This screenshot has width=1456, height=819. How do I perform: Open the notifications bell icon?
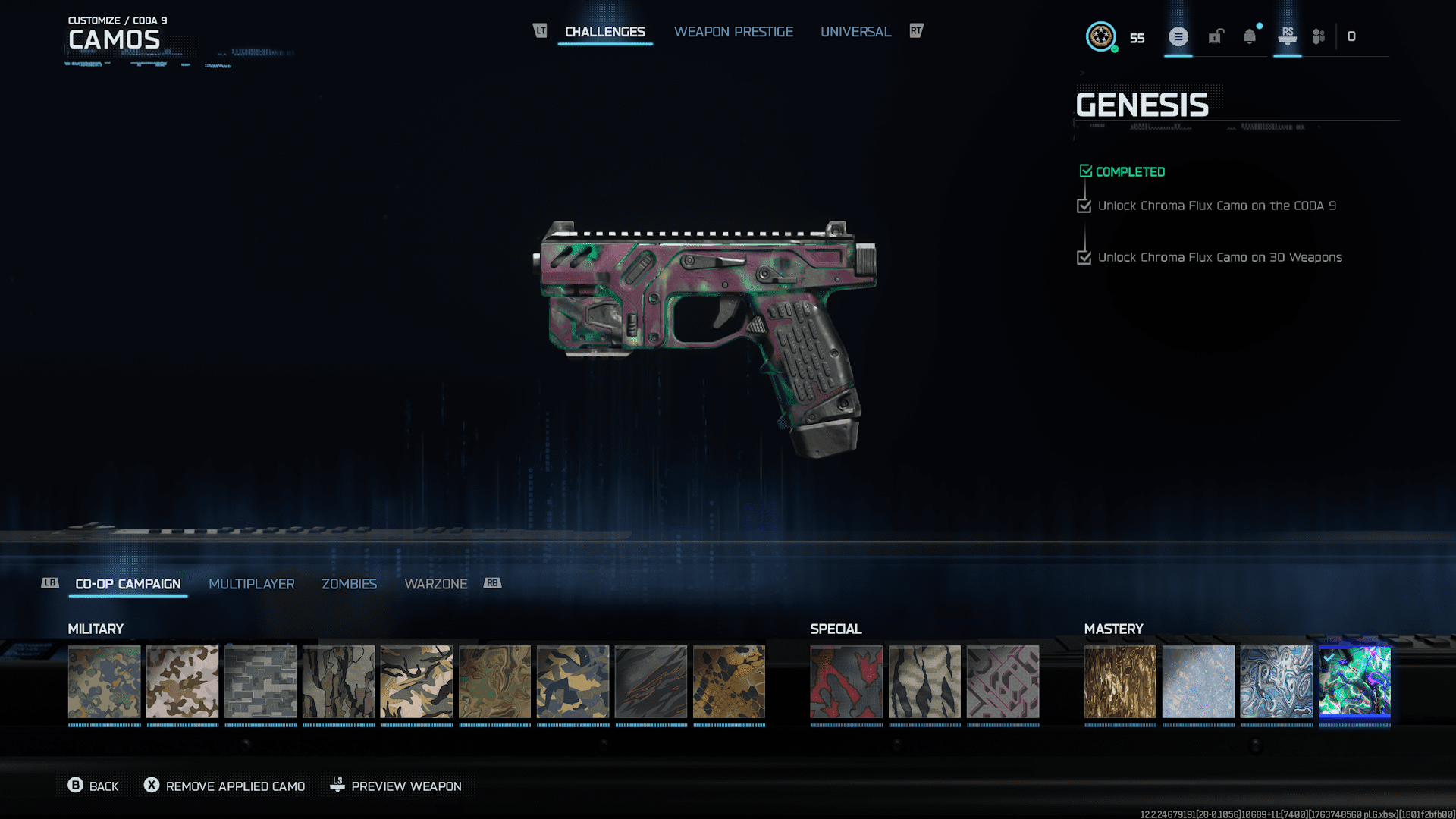point(1249,36)
